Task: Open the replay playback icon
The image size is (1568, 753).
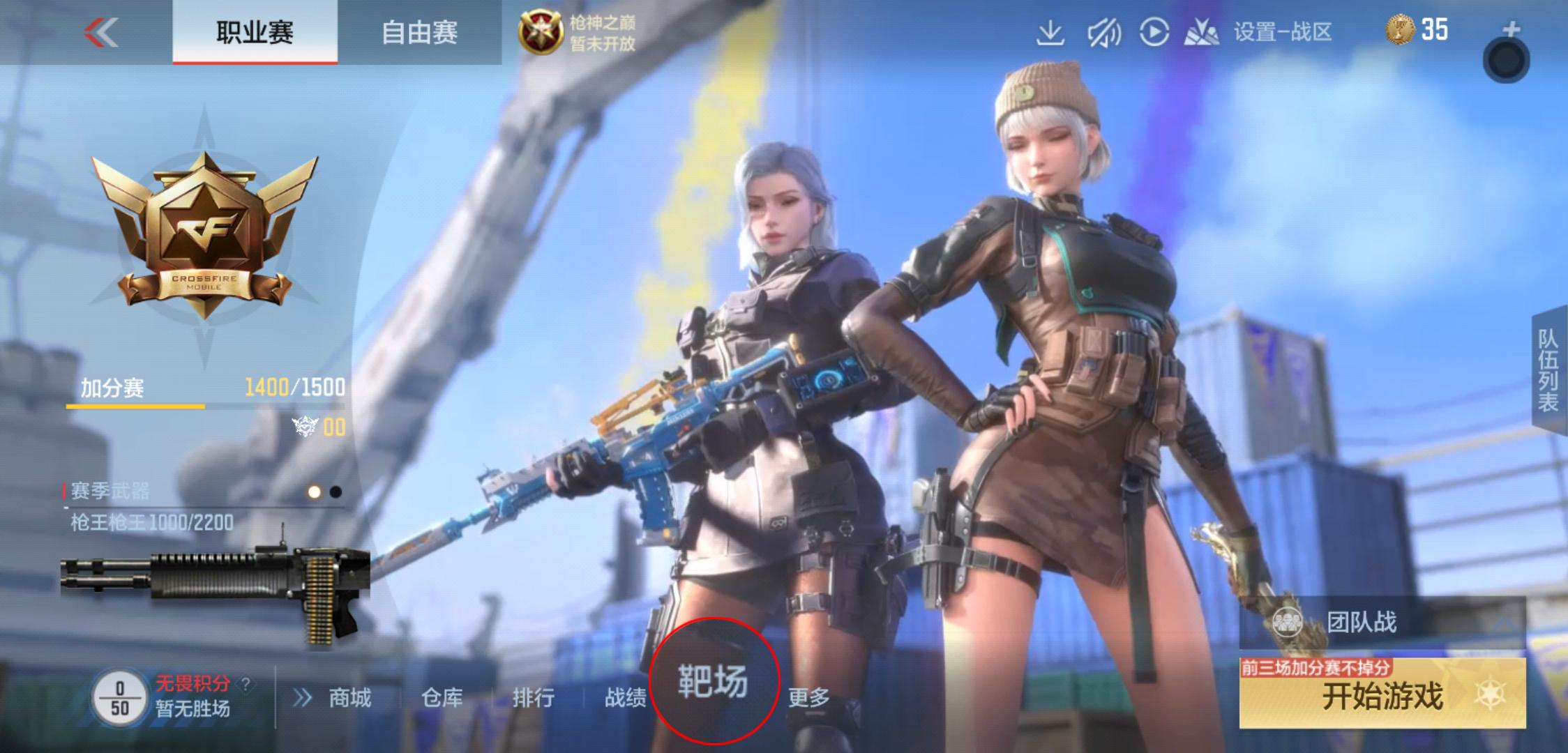Action: coord(1155,31)
